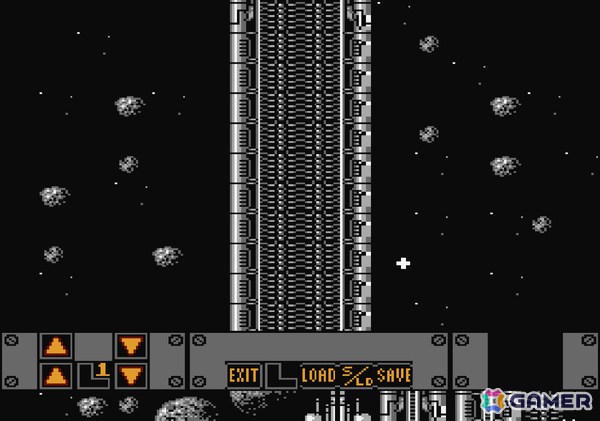This screenshot has width=600, height=421.
Task: Activate the S/LD button
Action: point(356,375)
